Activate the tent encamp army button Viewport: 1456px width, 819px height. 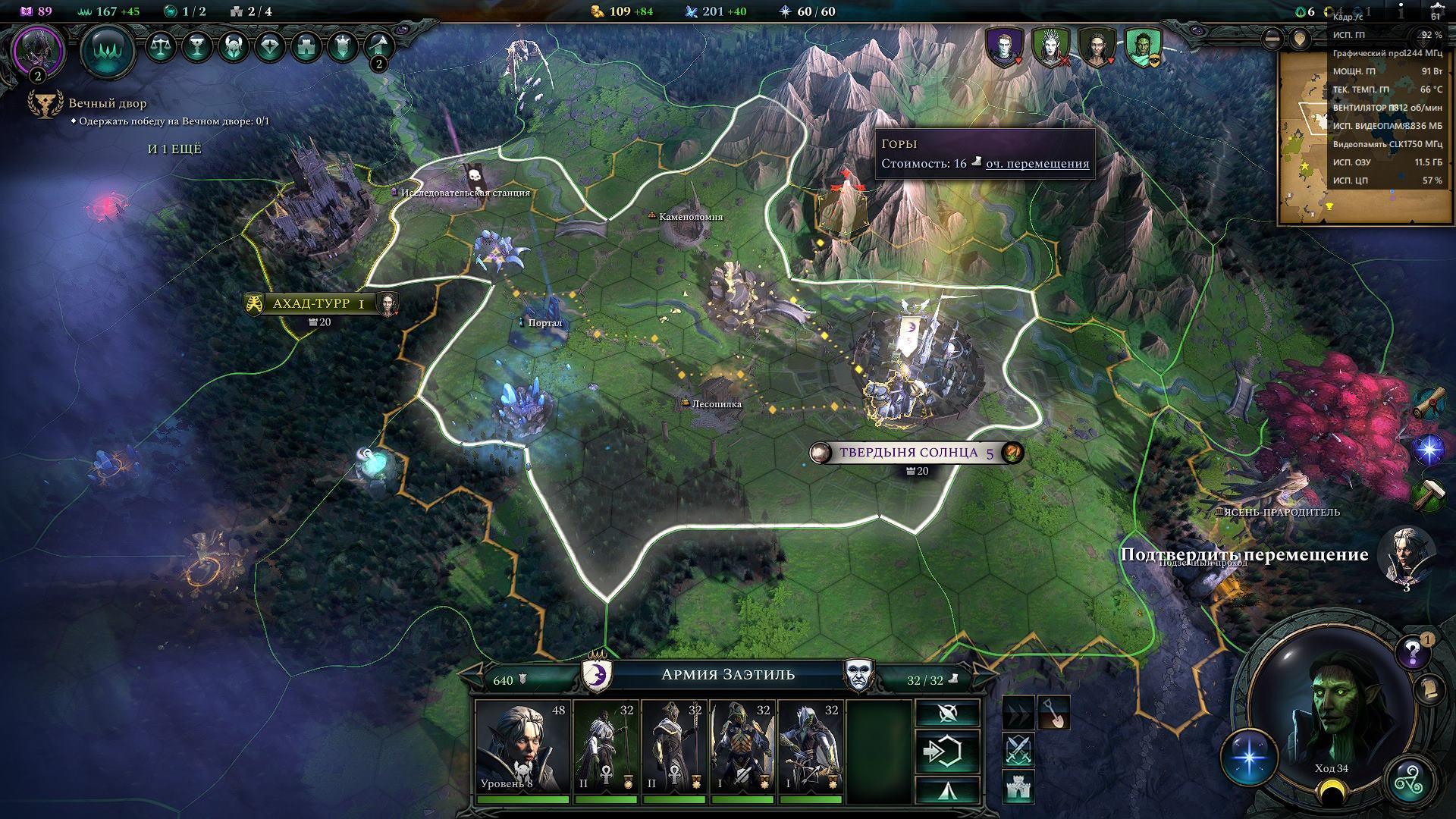[946, 789]
